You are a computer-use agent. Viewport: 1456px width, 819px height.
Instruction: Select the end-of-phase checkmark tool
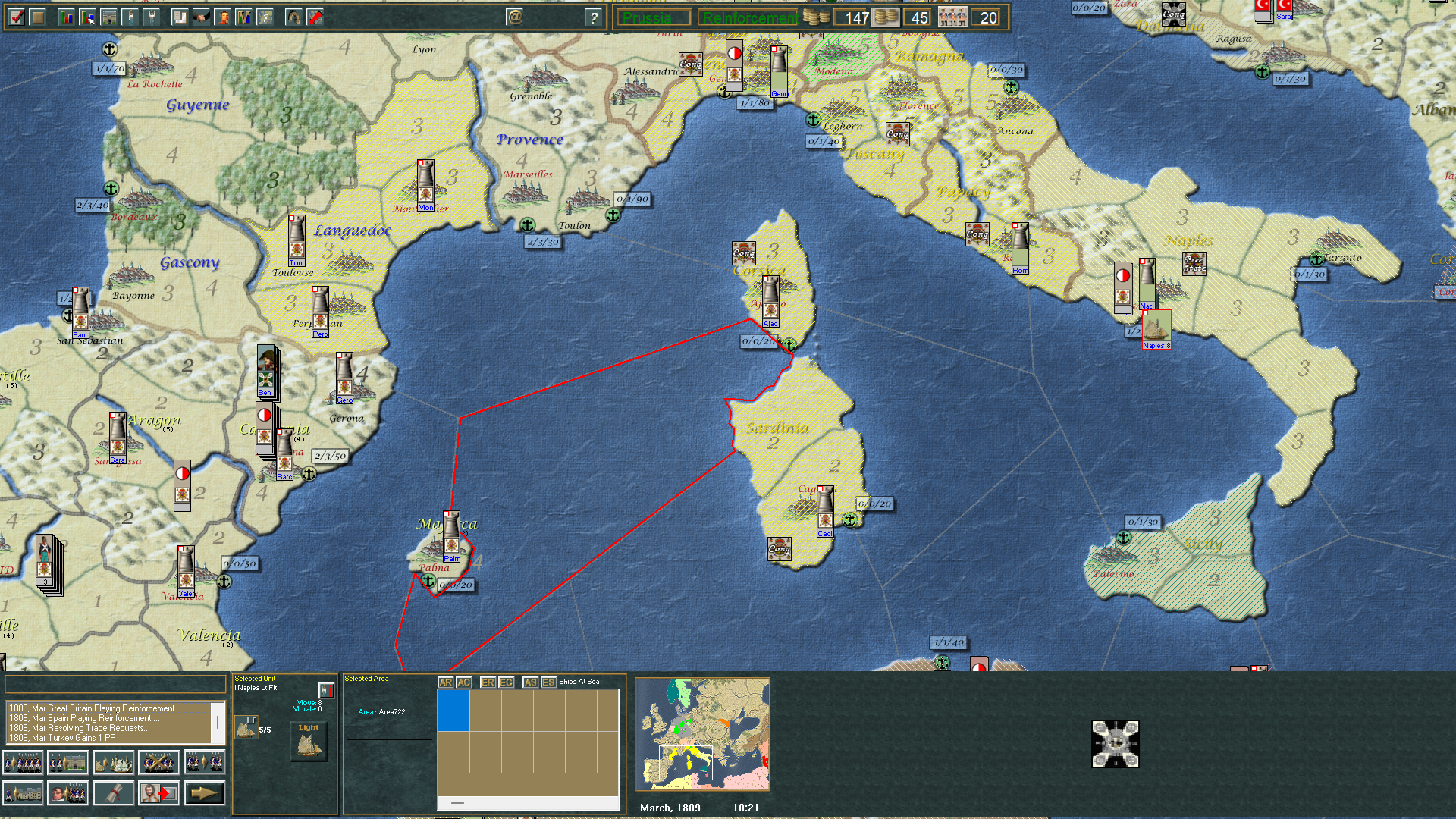[x=17, y=17]
